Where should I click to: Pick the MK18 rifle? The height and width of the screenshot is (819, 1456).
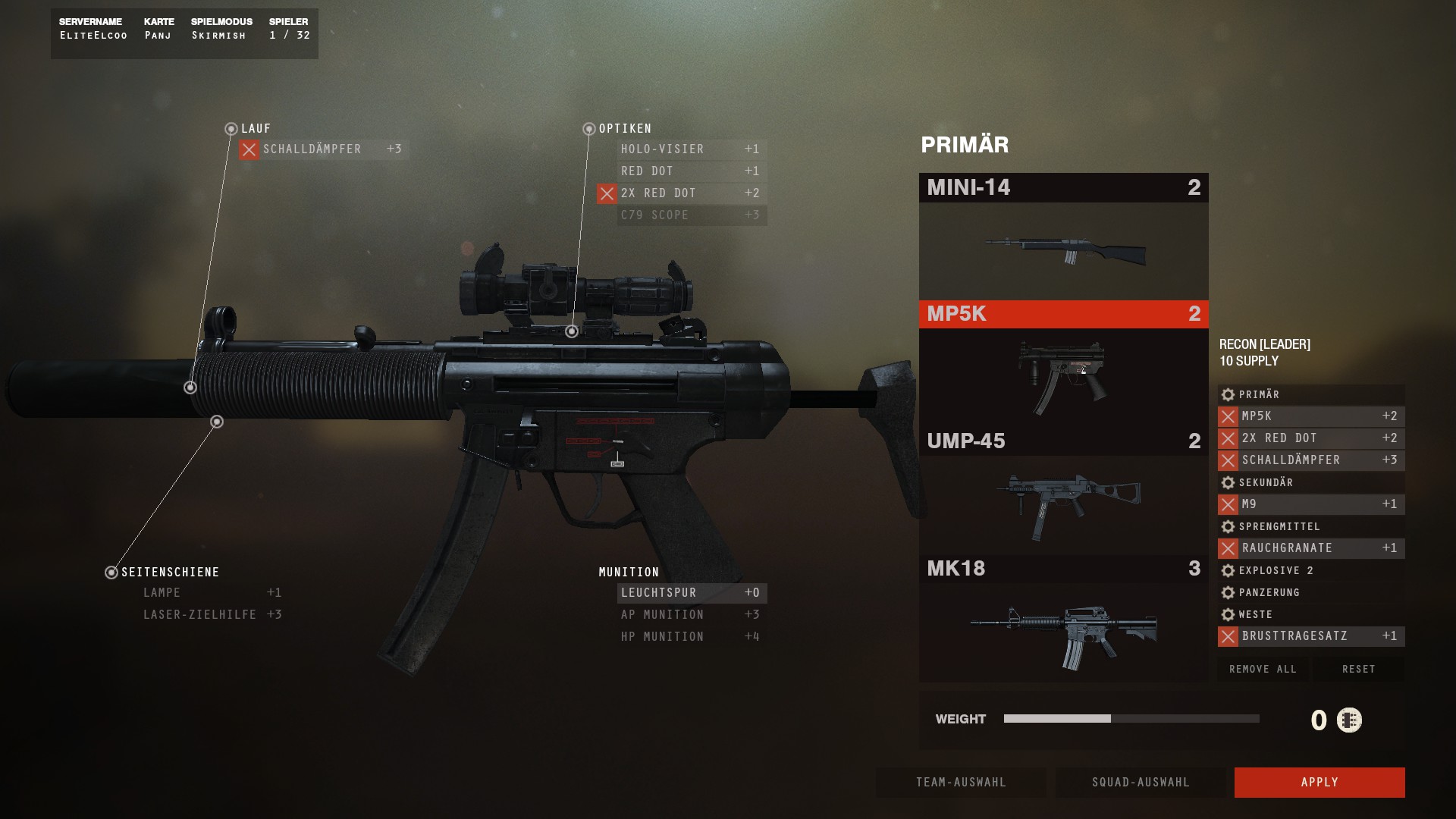click(1063, 619)
